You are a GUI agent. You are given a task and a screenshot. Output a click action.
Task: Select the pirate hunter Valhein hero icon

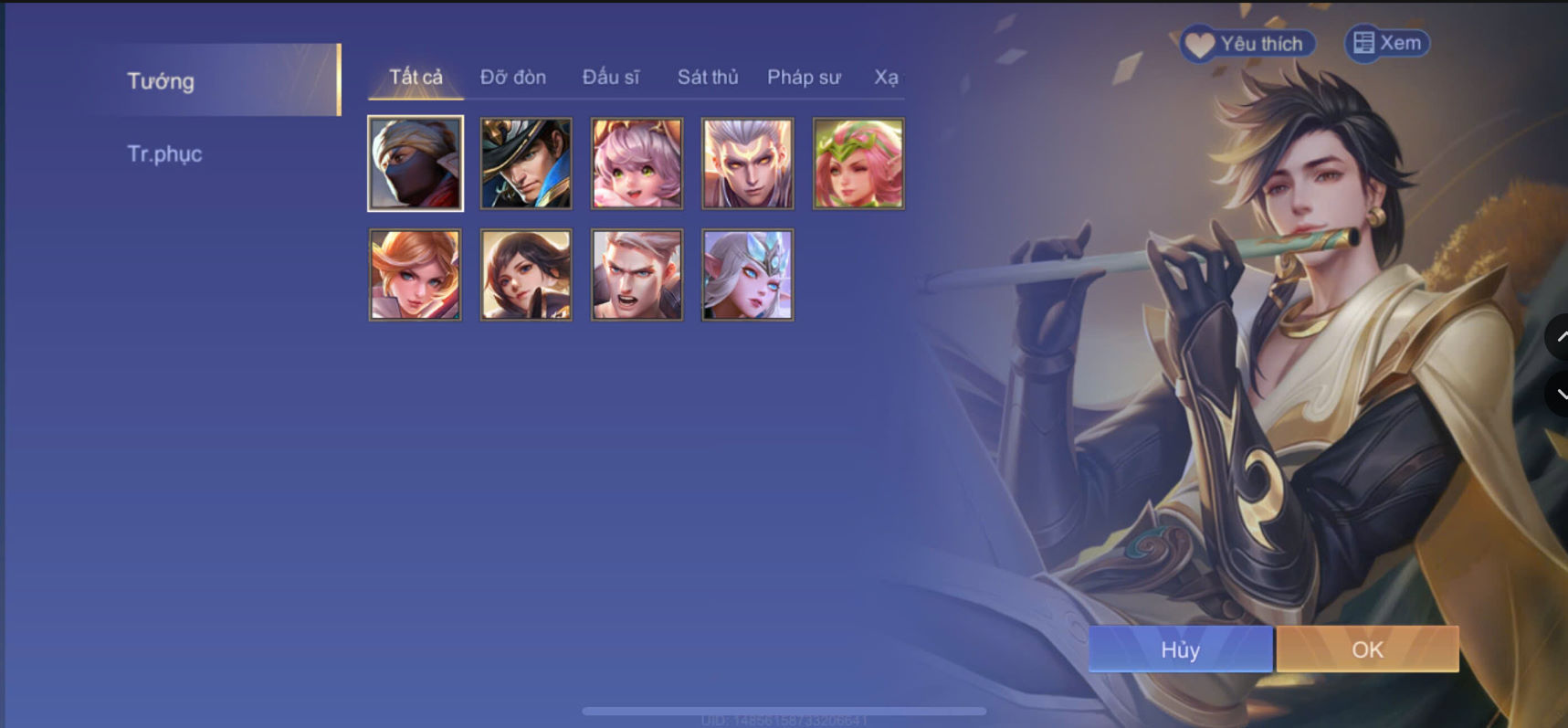pos(525,163)
